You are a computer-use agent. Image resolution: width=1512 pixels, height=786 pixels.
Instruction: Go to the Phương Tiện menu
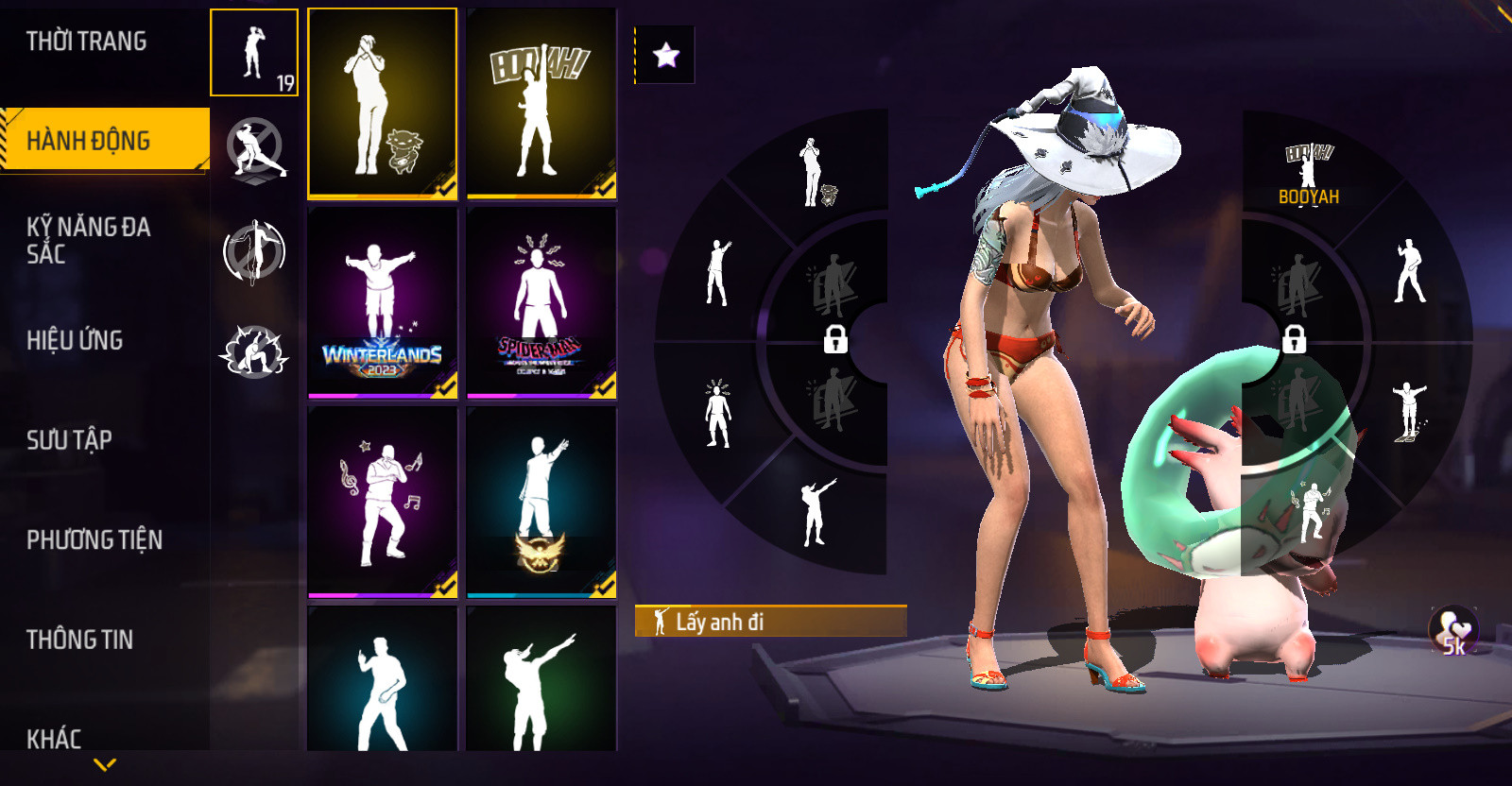[94, 539]
